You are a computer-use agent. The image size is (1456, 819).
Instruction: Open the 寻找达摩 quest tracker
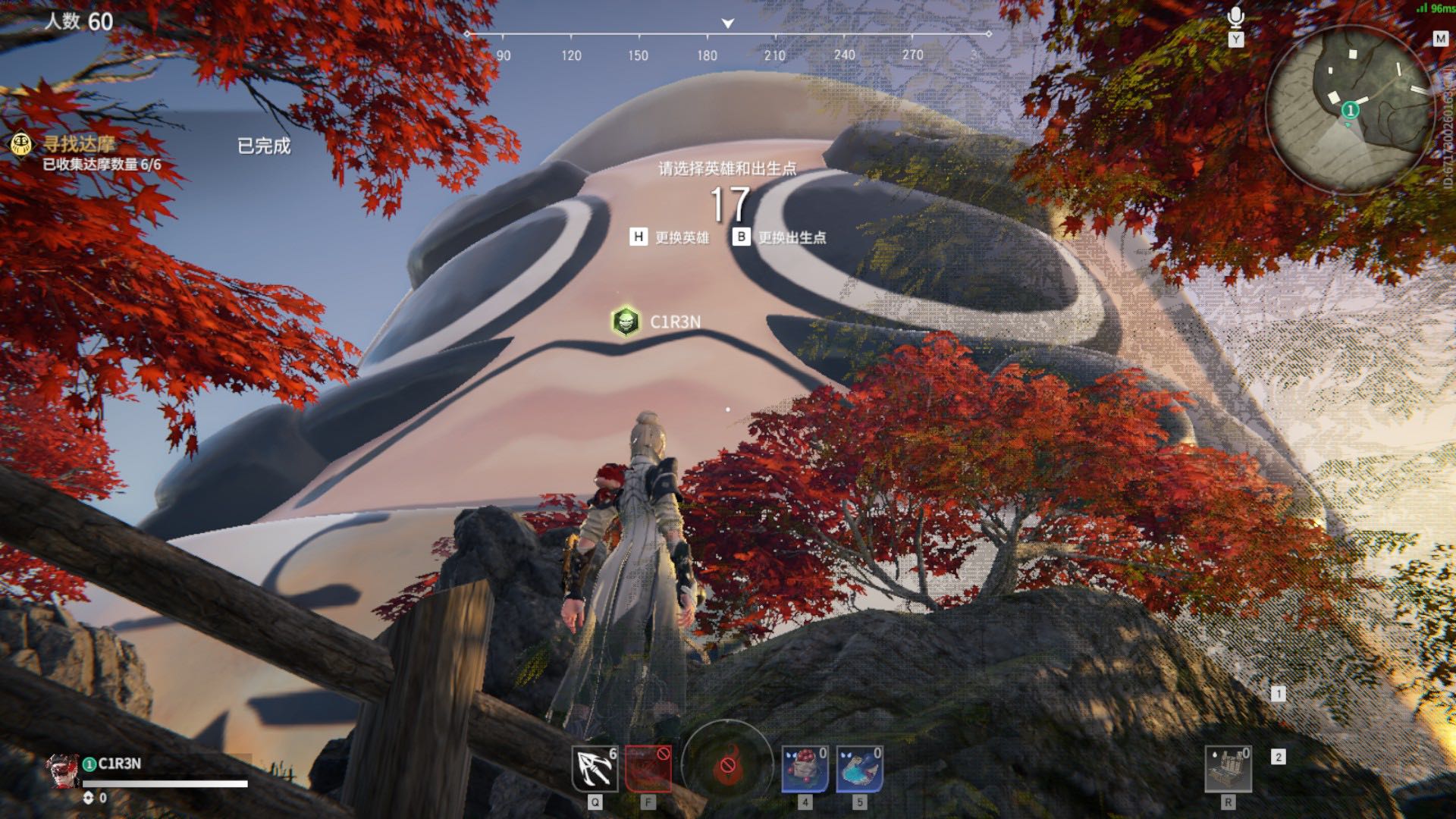[x=79, y=144]
